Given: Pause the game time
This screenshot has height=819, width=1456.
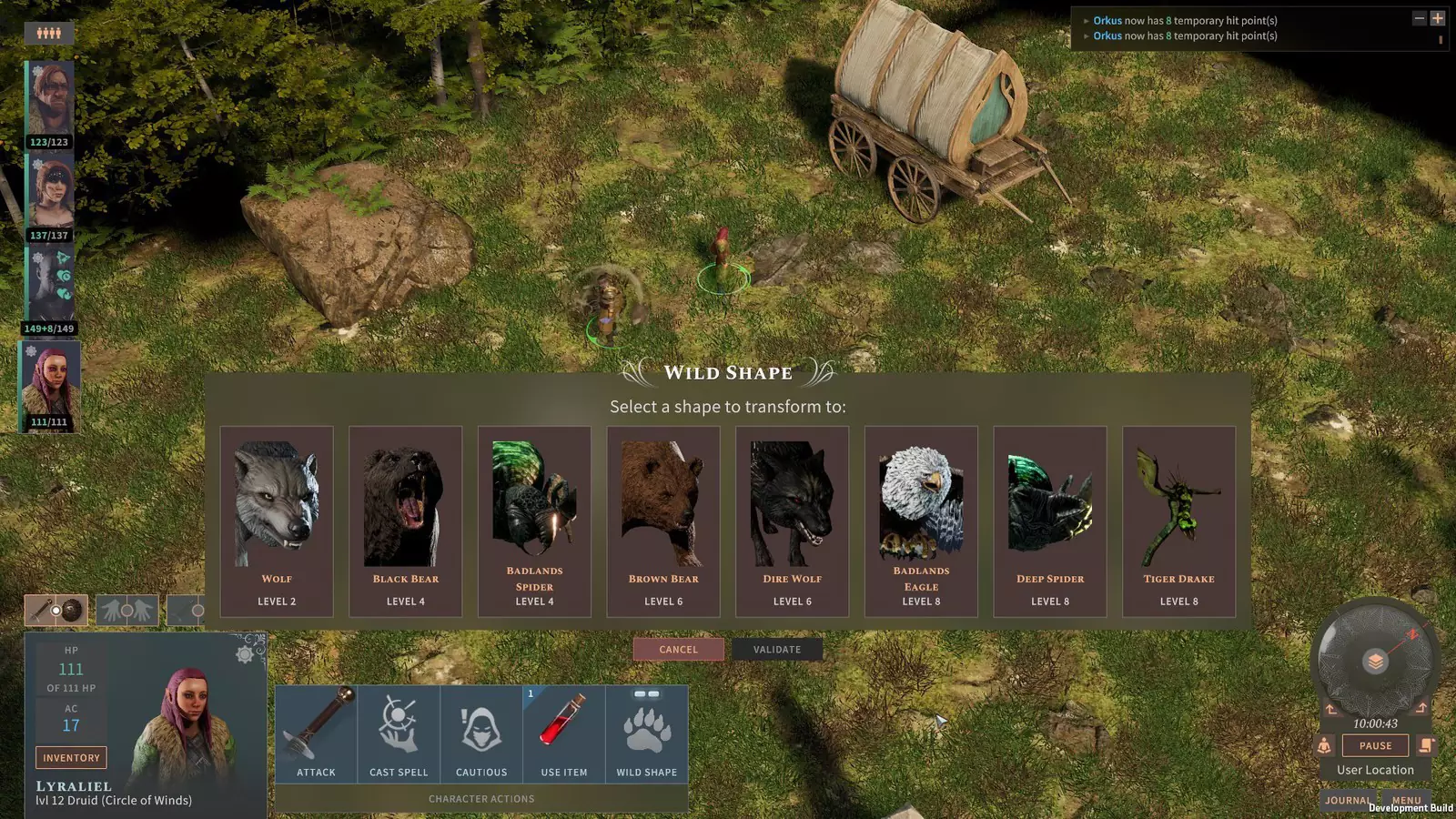Looking at the screenshot, I should pos(1375,745).
